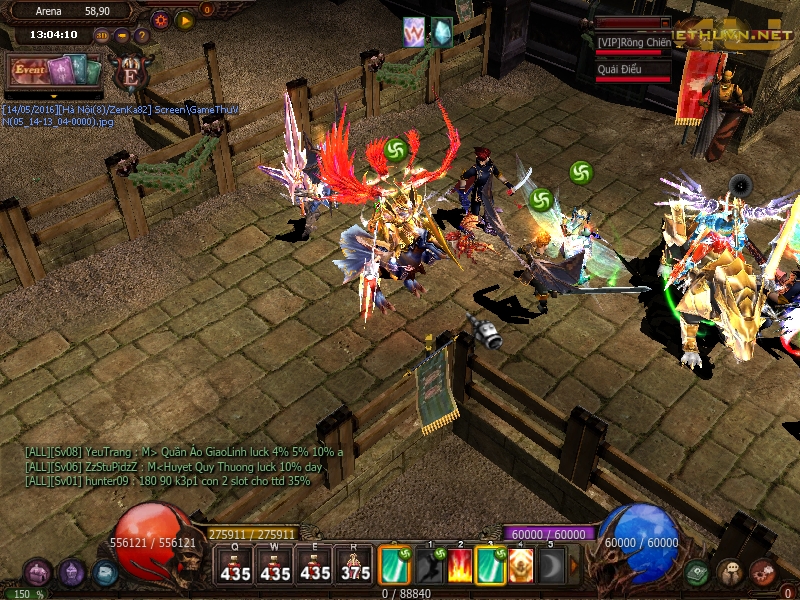Activate the orange warrior skill in slot 4
The image size is (800, 600).
tap(520, 566)
